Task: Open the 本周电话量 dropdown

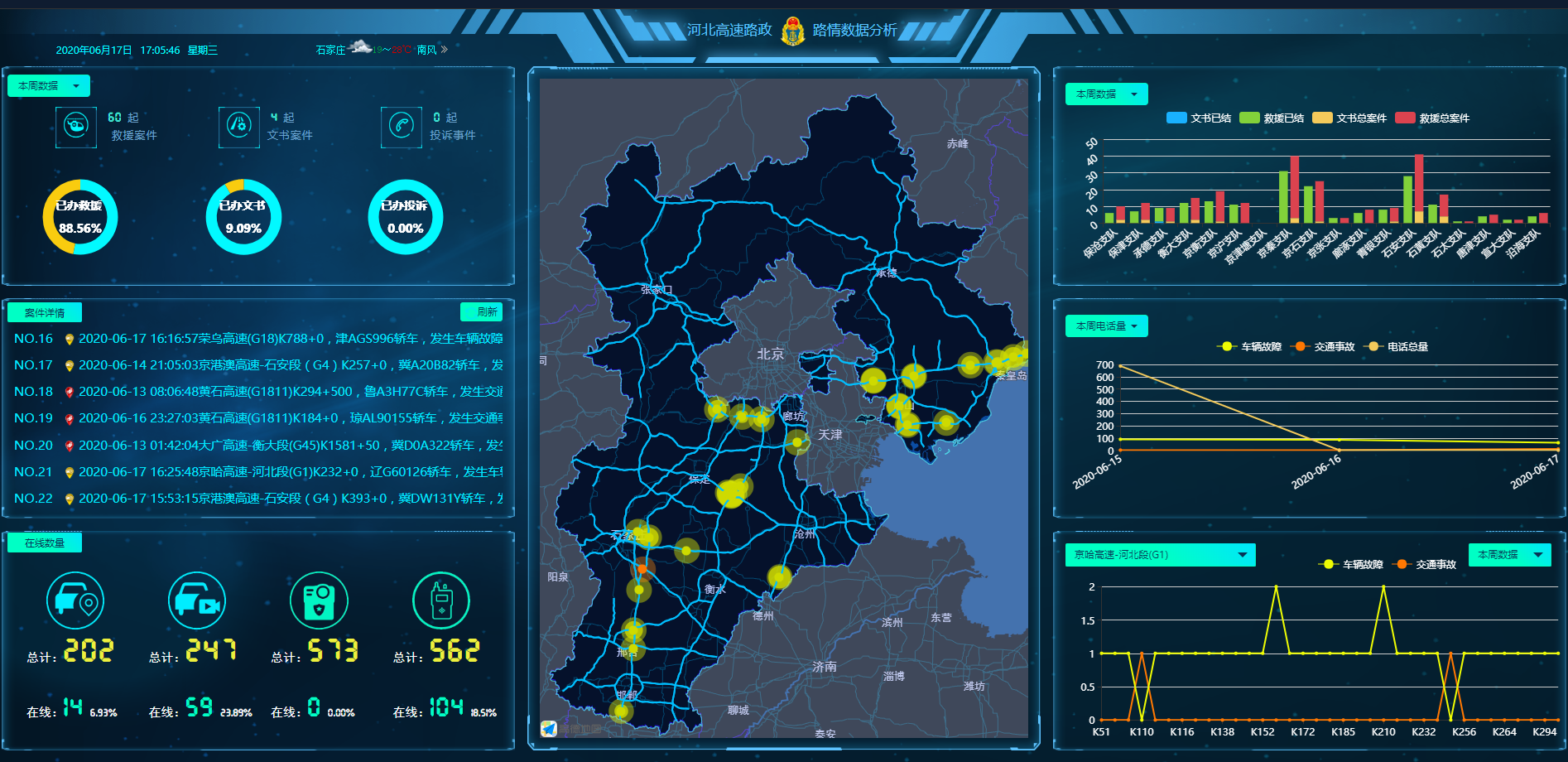Action: 1106,326
